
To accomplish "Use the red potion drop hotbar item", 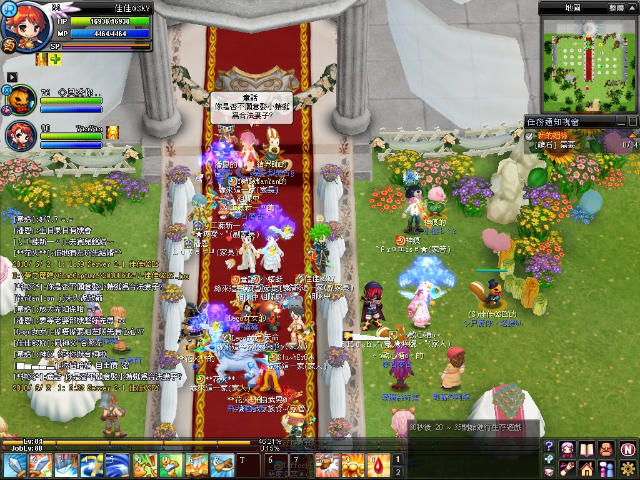I will click(379, 463).
